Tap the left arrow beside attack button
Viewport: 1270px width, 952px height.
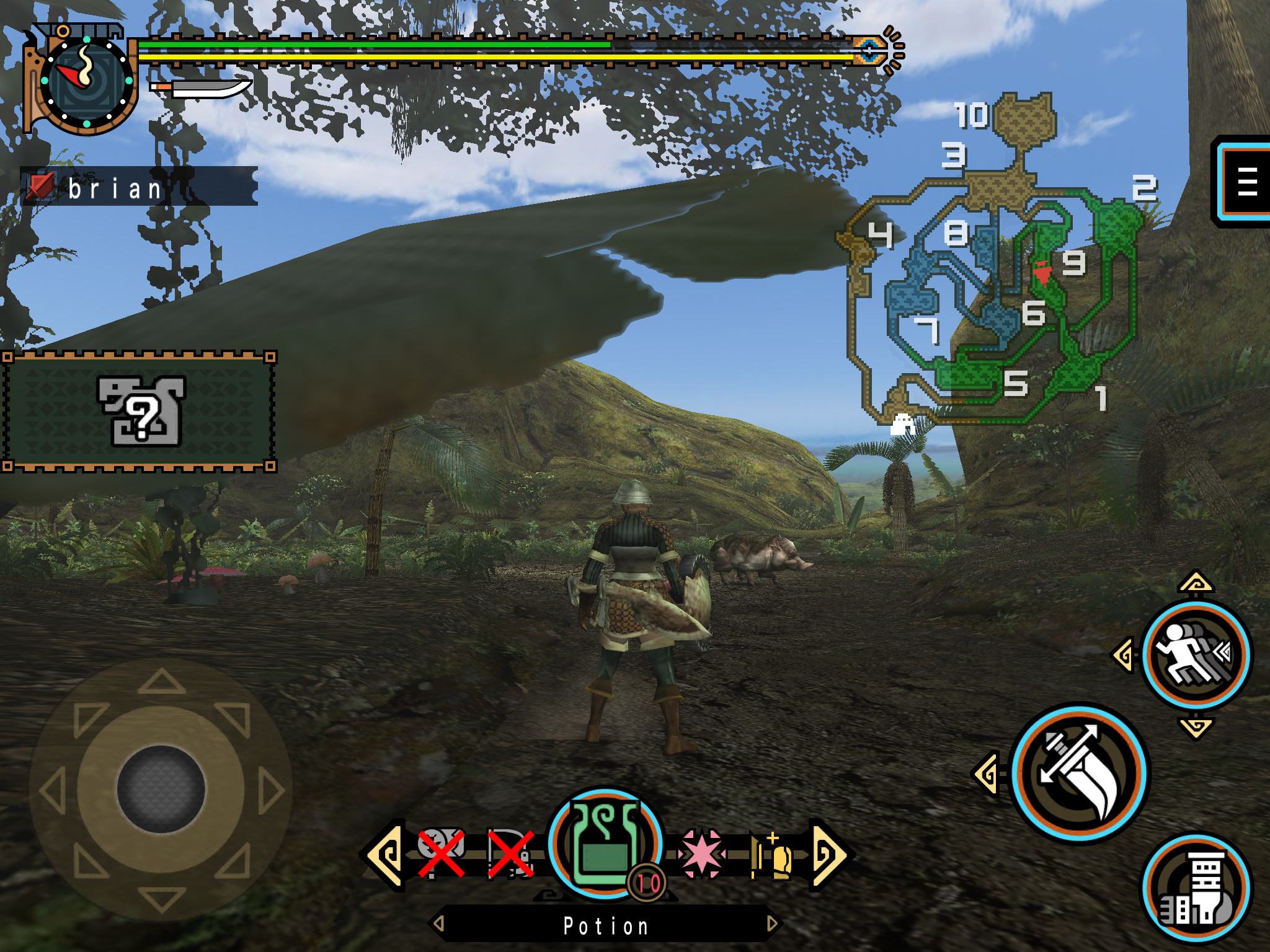coord(986,773)
